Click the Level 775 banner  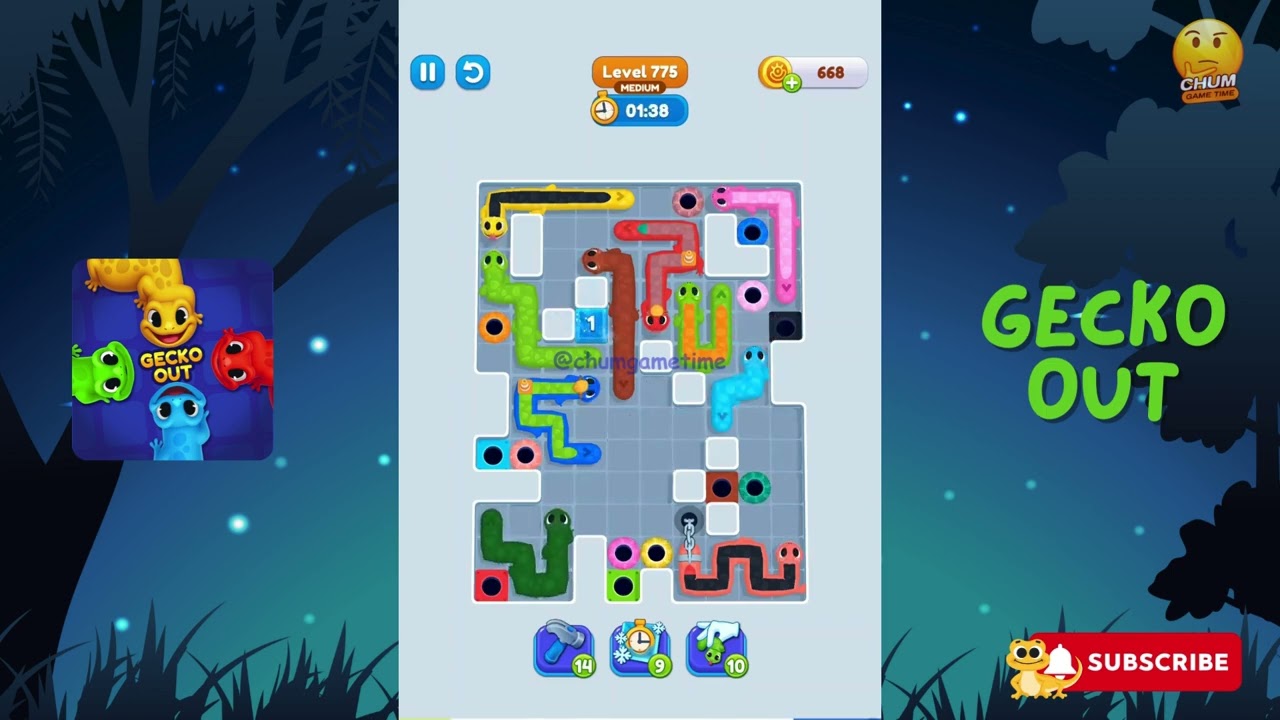coord(638,72)
